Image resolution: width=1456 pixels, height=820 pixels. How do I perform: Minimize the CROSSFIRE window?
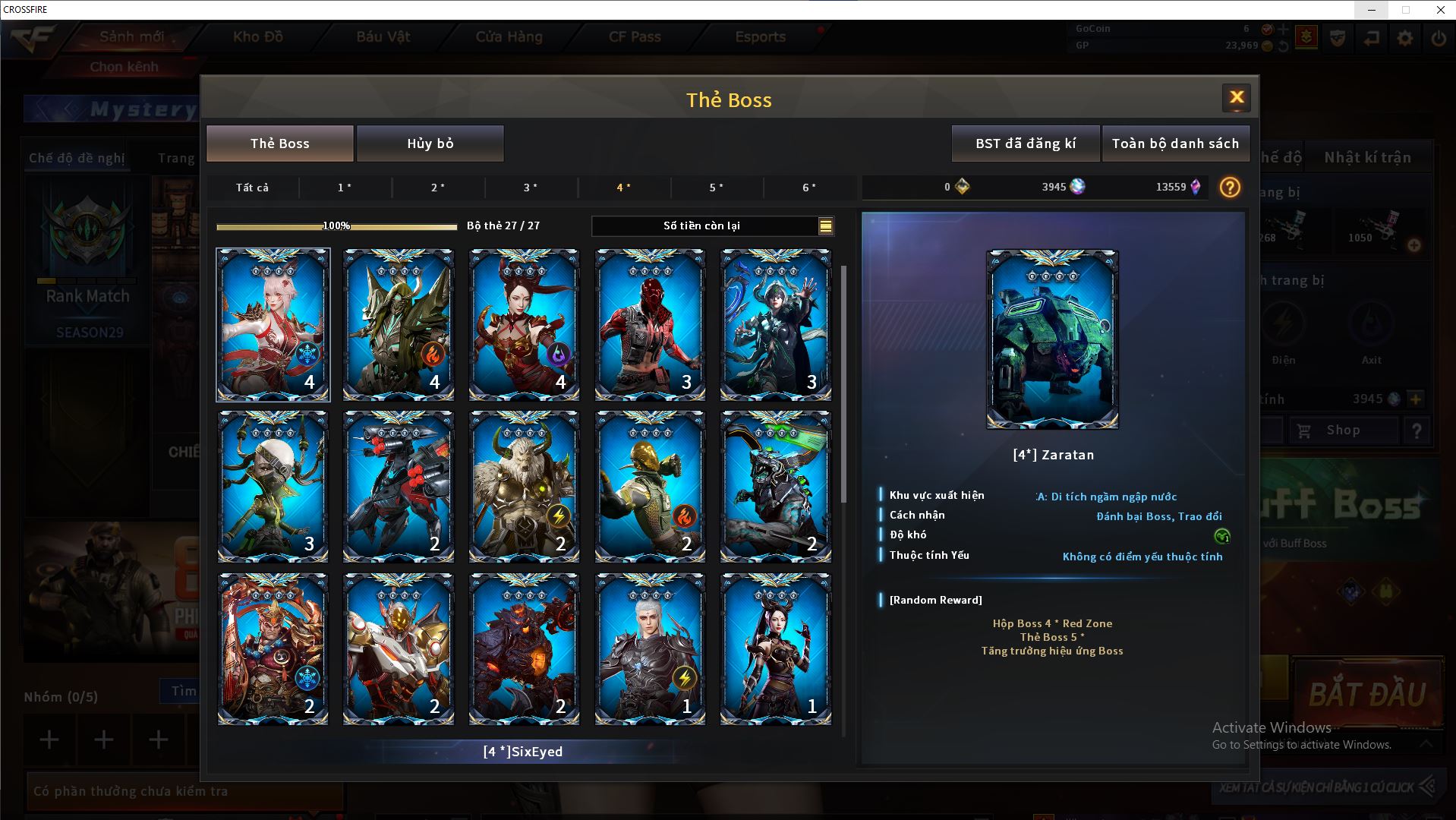pos(1372,10)
